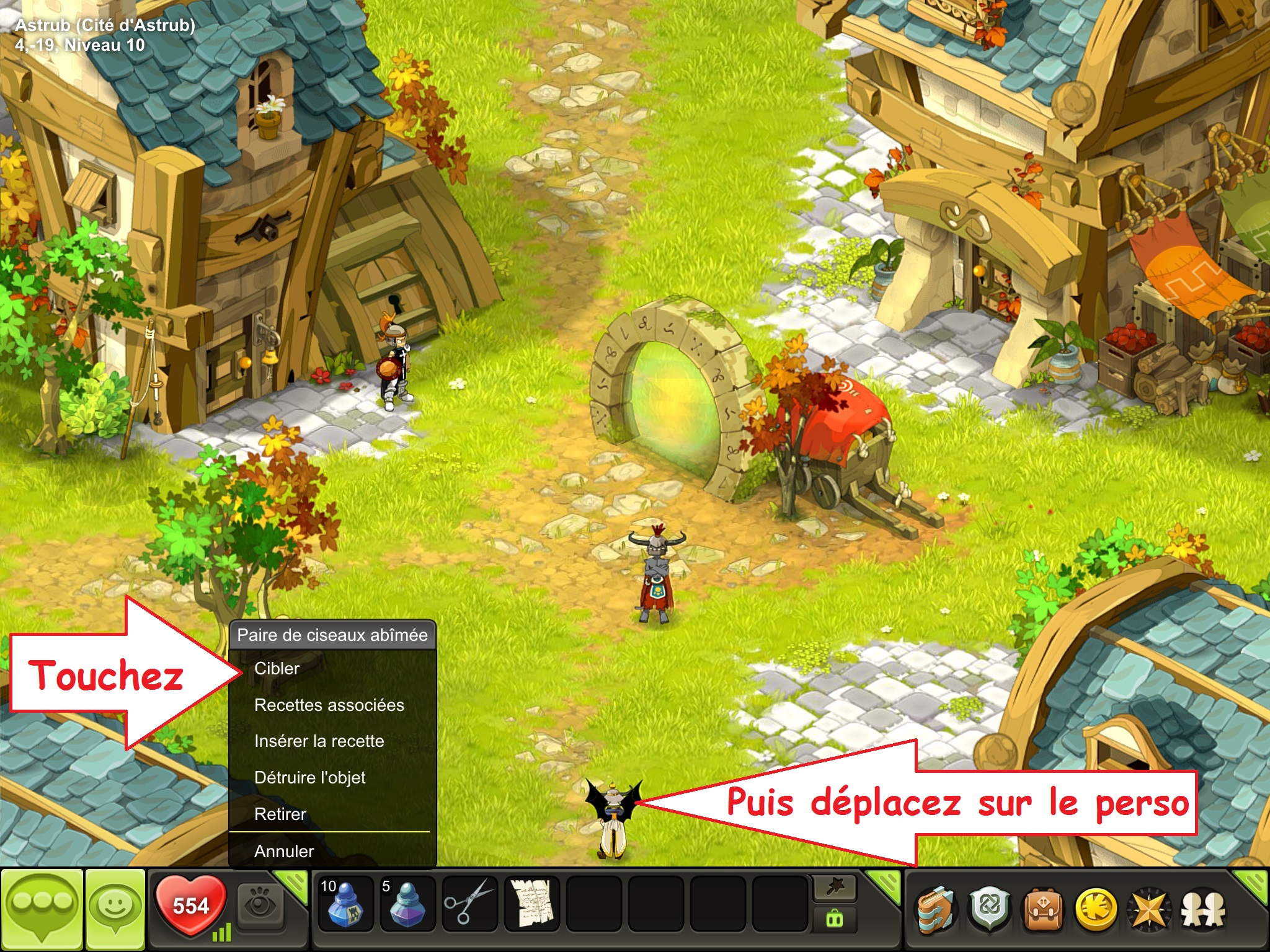1270x952 pixels.
Task: Use the purple potion with 5 charges
Action: [x=407, y=904]
